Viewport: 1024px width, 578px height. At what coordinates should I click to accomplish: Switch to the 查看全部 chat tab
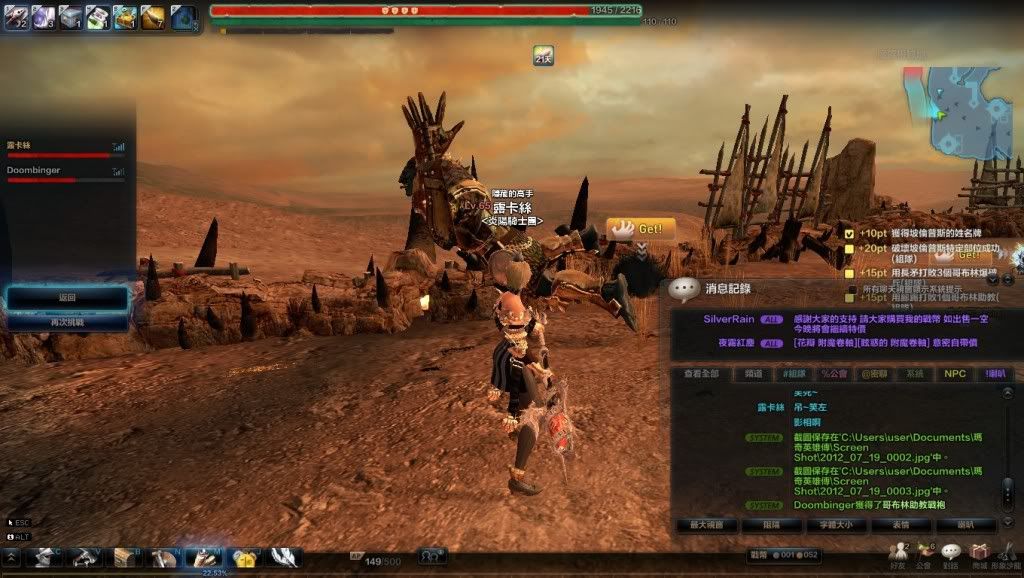(x=702, y=373)
